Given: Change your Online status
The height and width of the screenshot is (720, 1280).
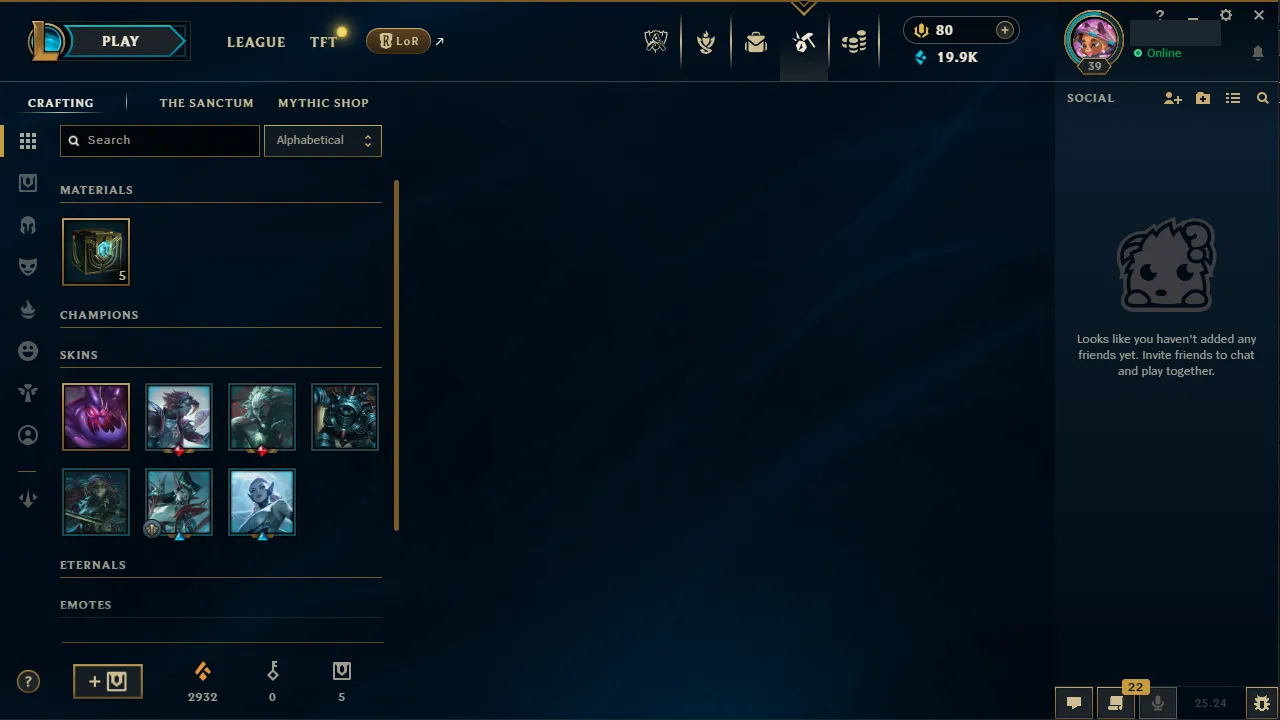Looking at the screenshot, I should pos(1163,53).
